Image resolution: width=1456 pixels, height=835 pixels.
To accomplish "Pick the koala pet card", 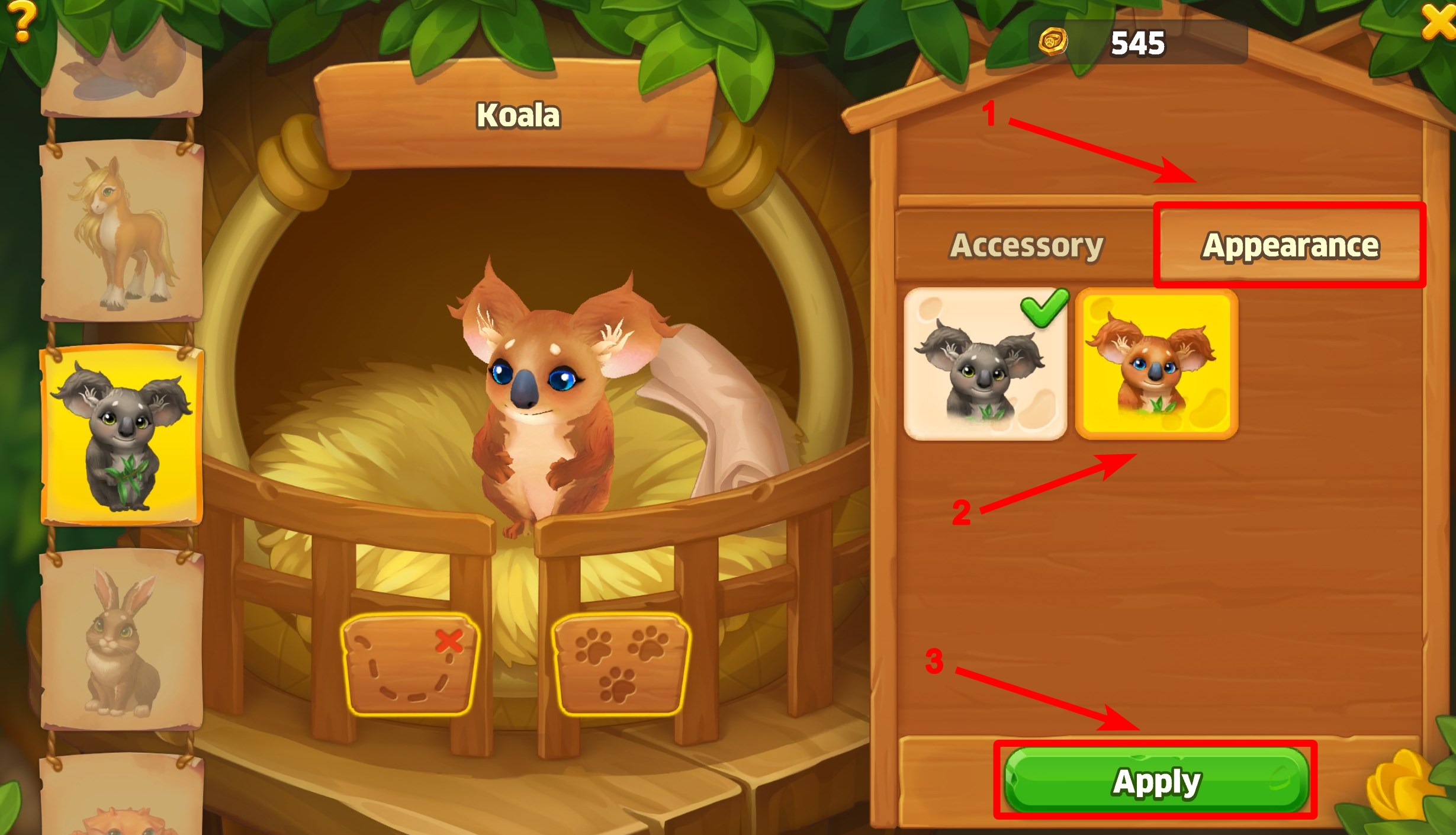I will (x=122, y=435).
